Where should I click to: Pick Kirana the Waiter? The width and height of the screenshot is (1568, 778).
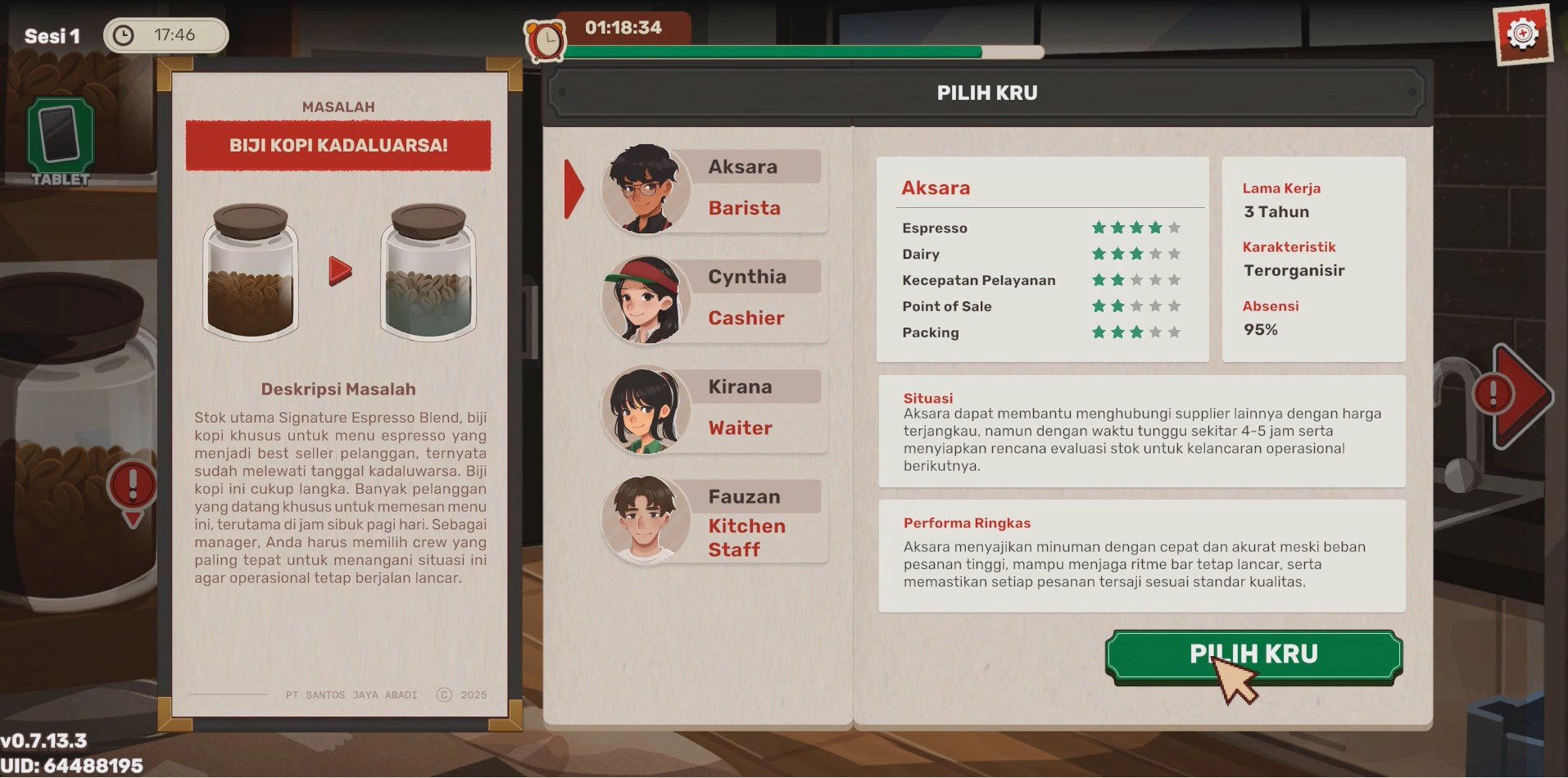(x=713, y=409)
